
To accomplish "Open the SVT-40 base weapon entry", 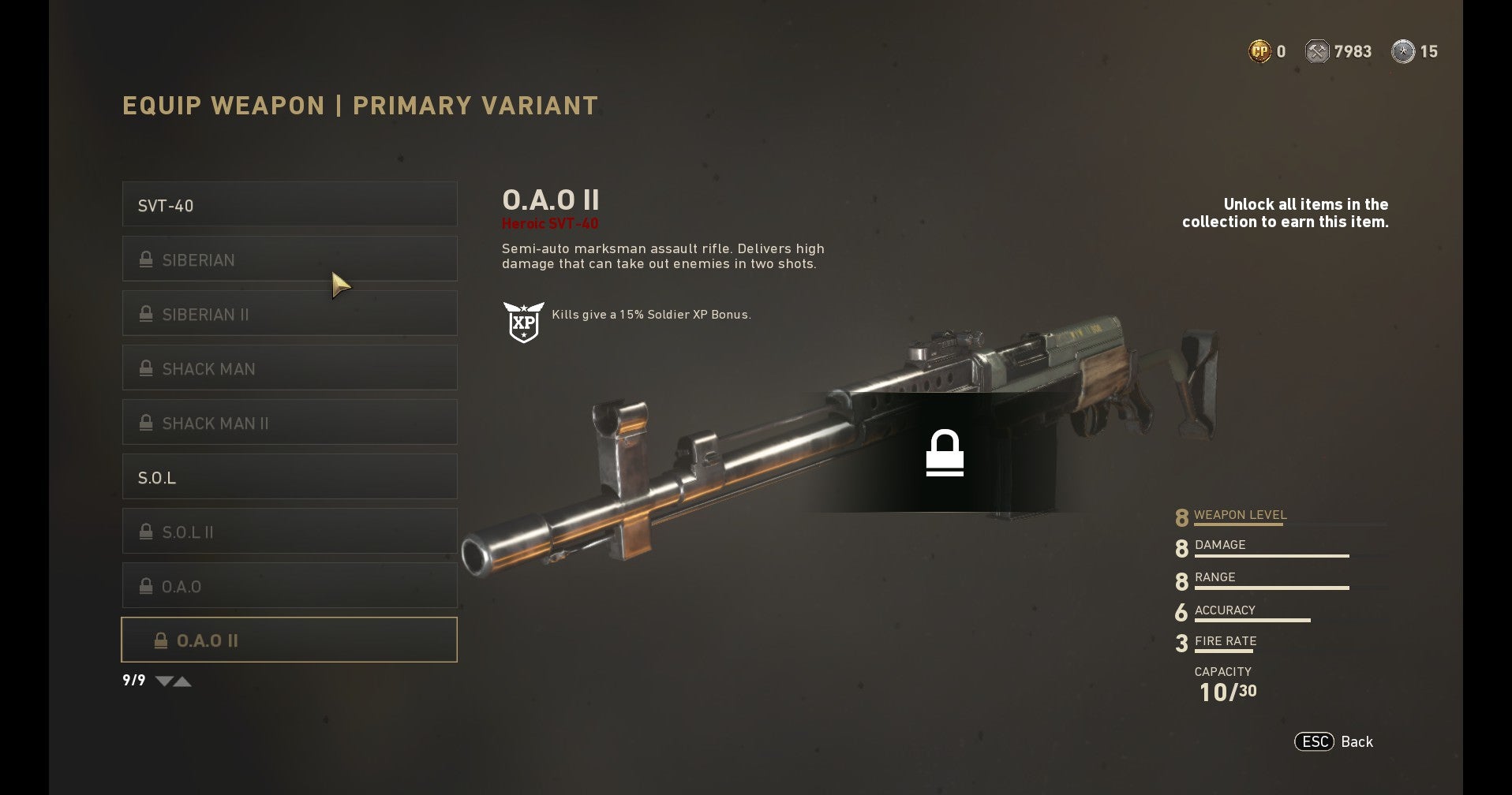I will tap(289, 204).
